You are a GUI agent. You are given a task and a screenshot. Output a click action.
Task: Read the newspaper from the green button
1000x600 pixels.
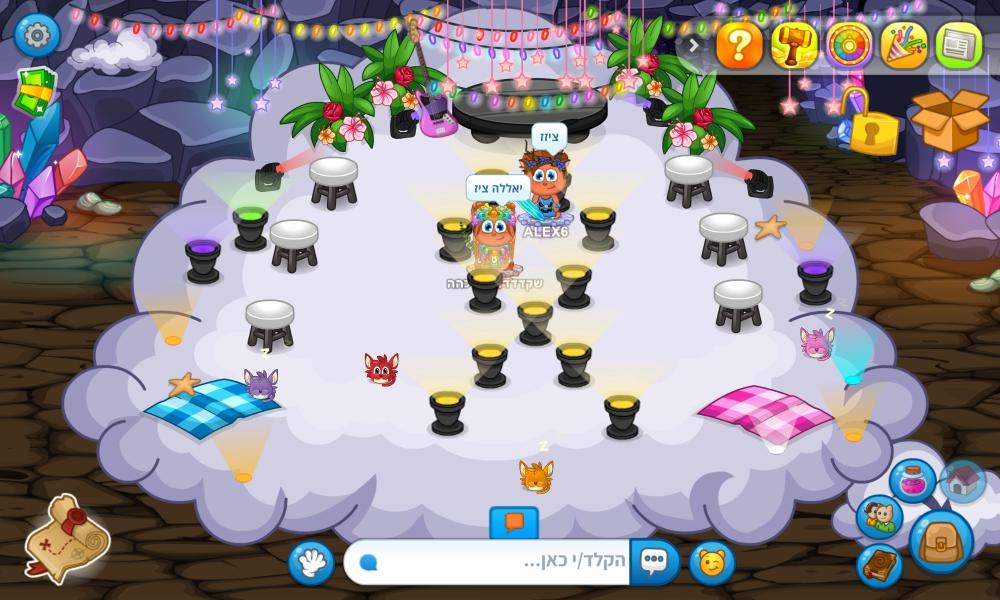958,45
